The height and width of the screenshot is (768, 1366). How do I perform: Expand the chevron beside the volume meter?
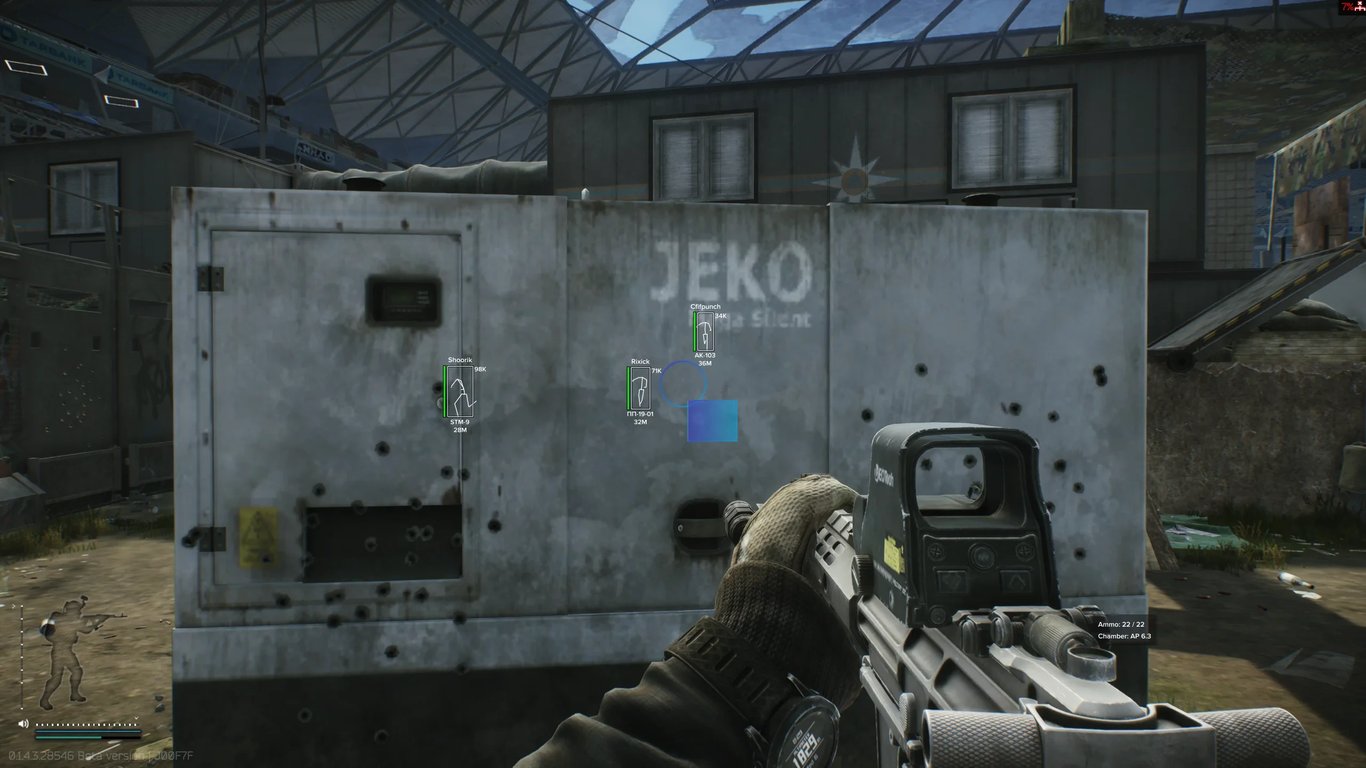(136, 717)
